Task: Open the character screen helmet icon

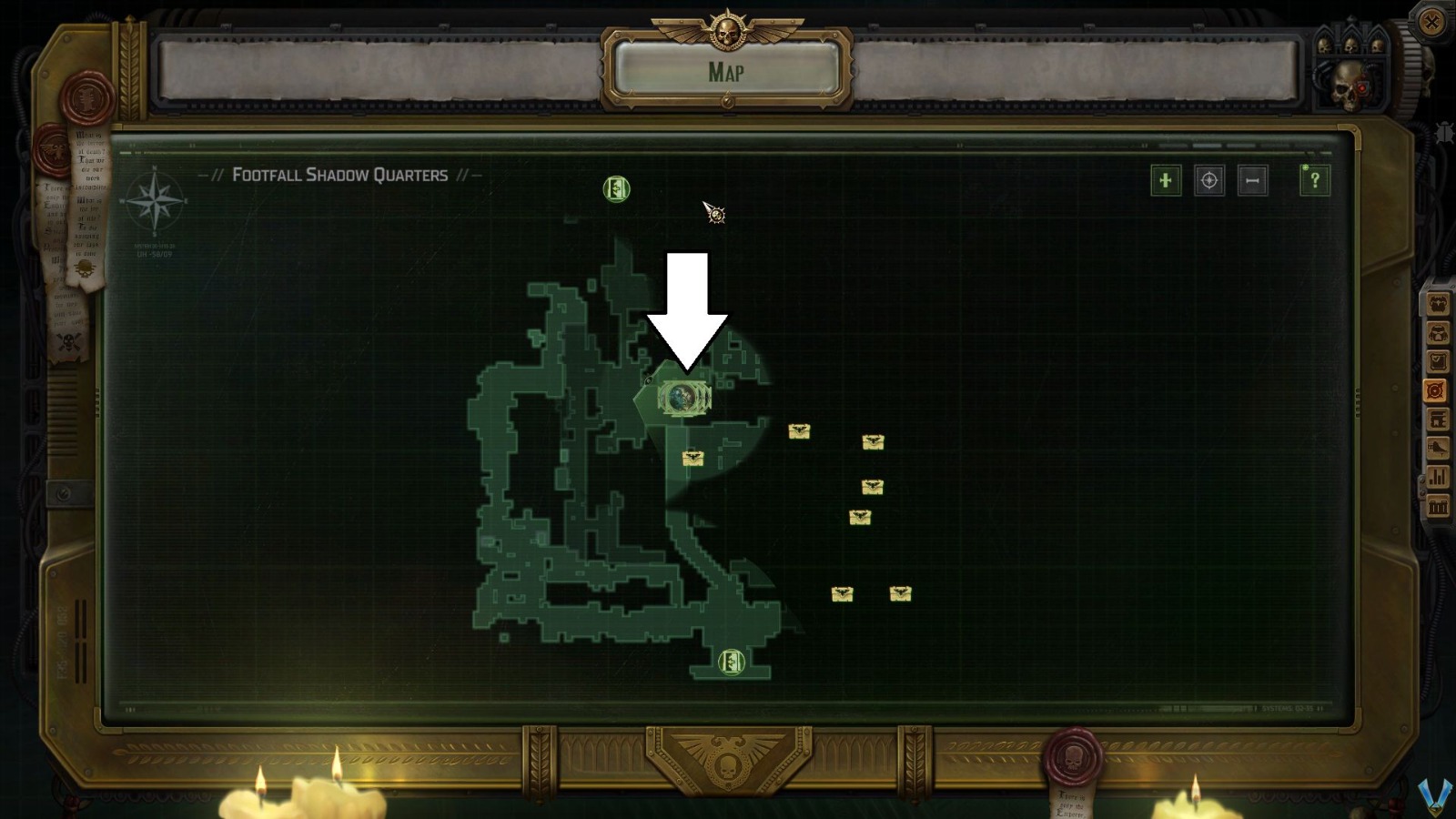Action: click(1436, 333)
